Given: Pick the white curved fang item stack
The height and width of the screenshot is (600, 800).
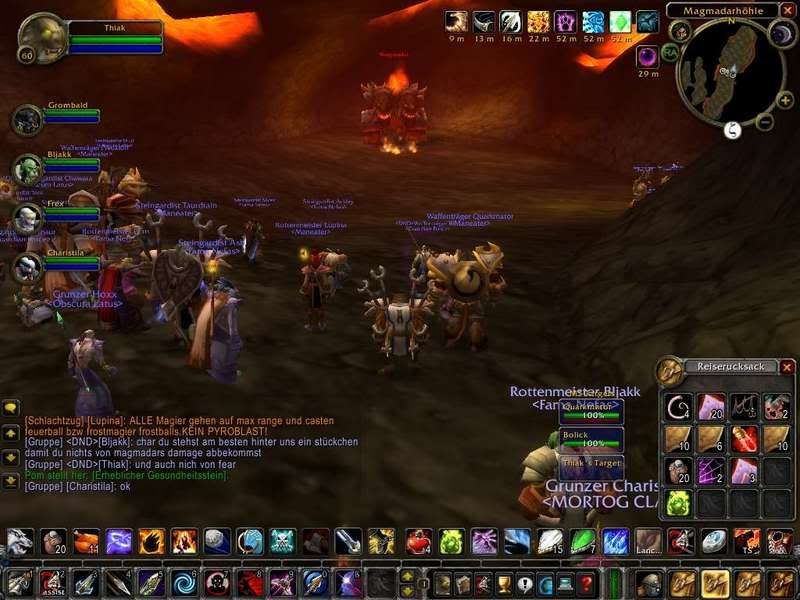Looking at the screenshot, I should coord(678,407).
